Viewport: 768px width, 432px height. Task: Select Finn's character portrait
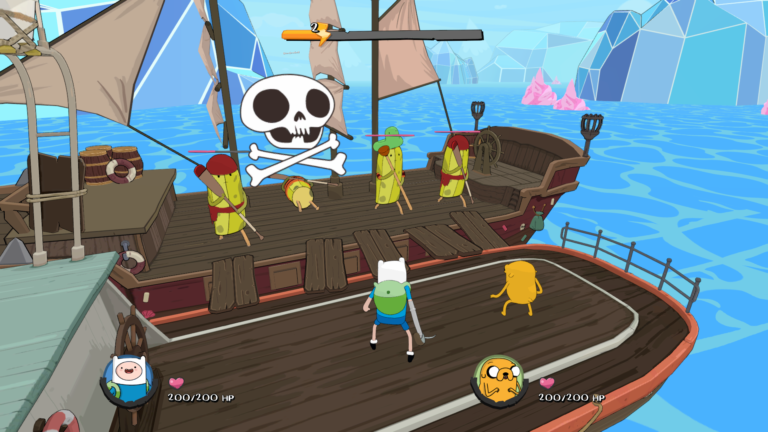click(x=130, y=379)
